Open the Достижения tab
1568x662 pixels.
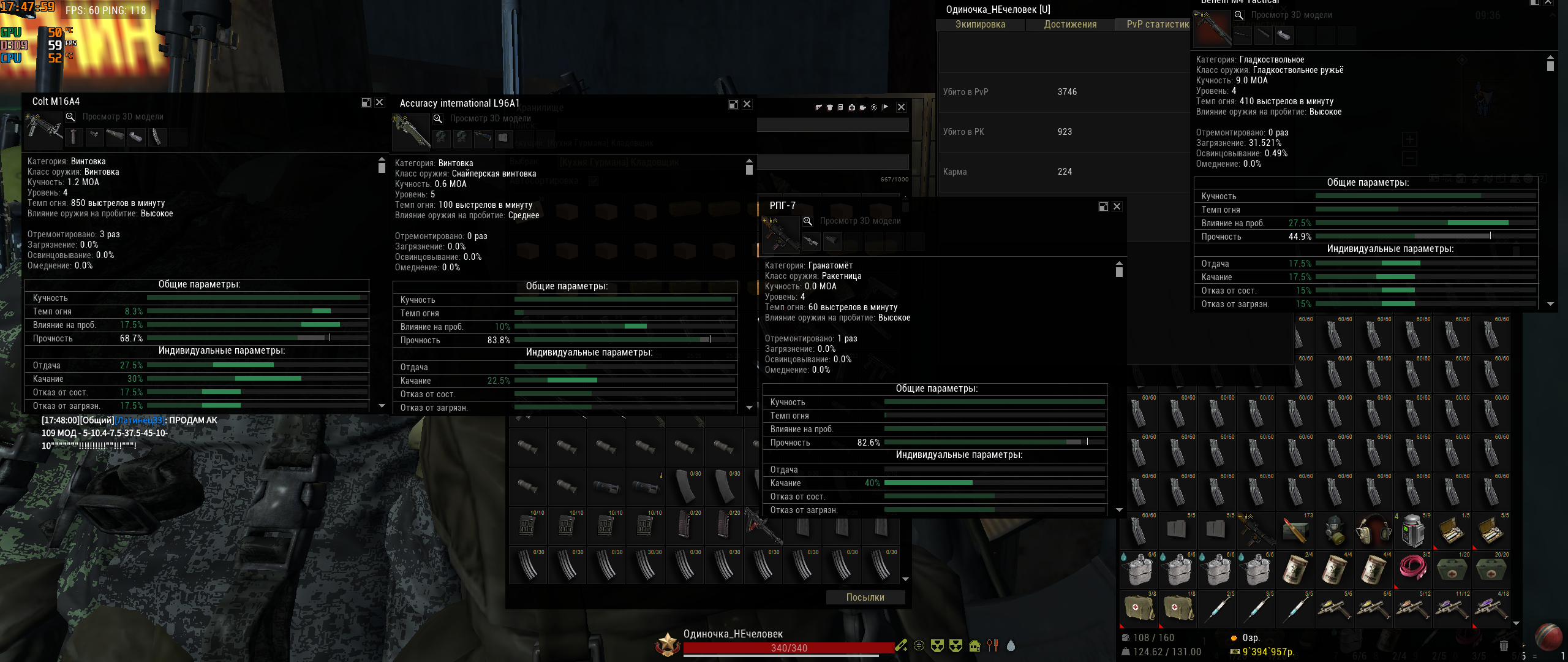click(1070, 25)
